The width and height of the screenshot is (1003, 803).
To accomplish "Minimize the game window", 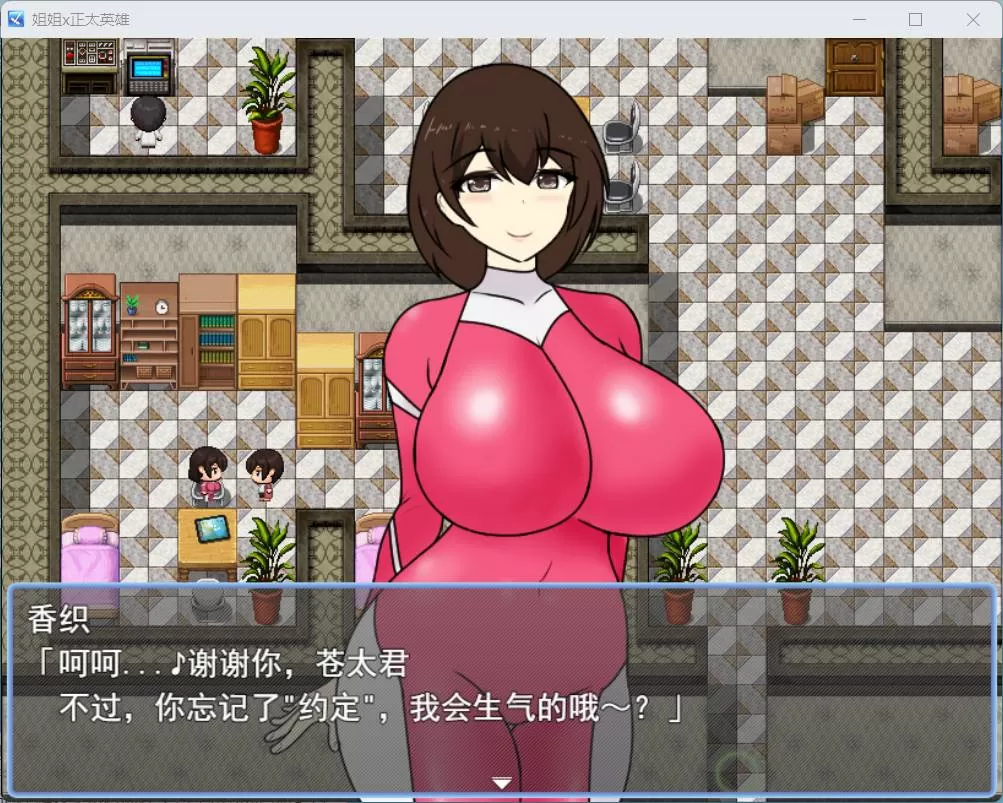I will [858, 19].
